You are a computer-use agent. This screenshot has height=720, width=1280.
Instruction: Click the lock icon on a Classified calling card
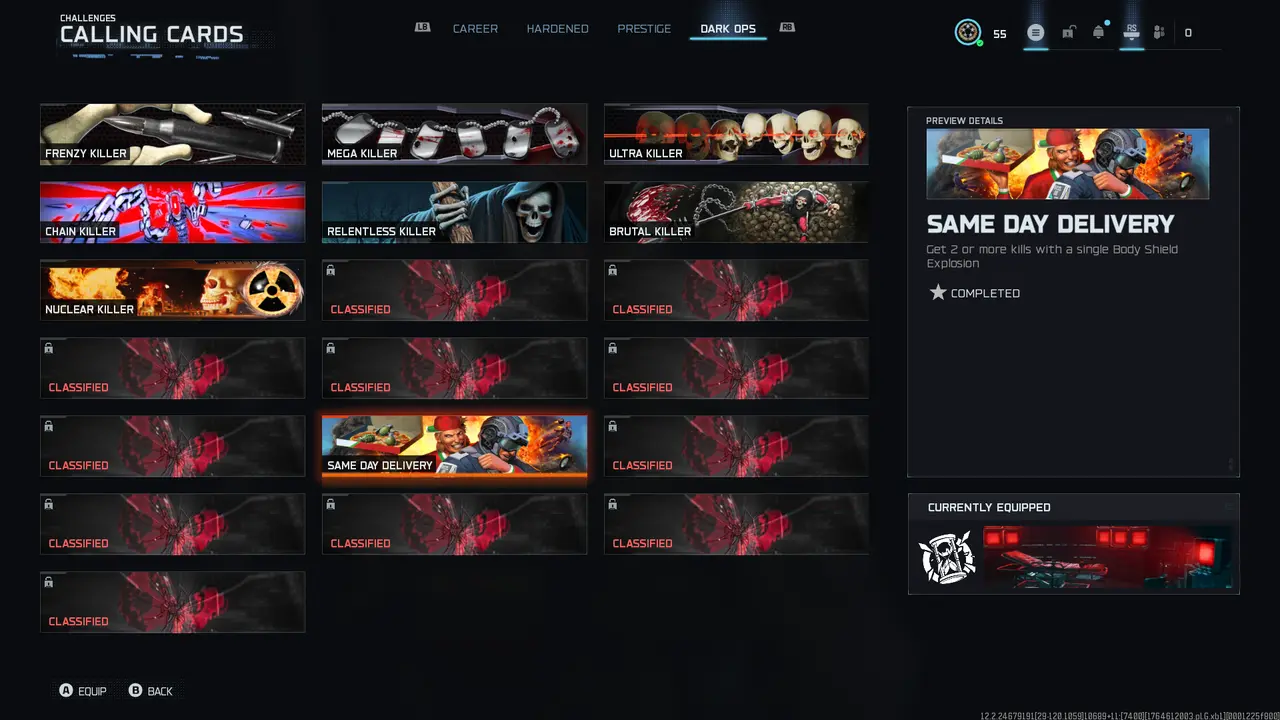[330, 270]
